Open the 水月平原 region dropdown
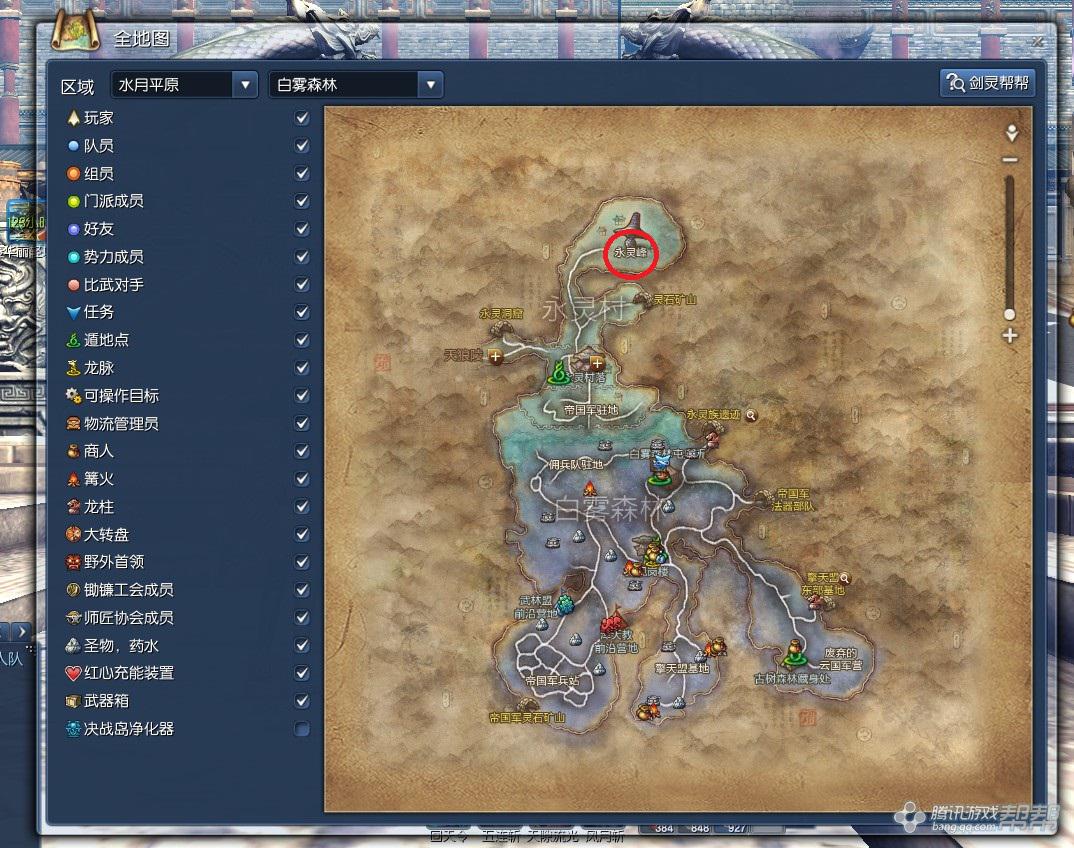 point(245,84)
